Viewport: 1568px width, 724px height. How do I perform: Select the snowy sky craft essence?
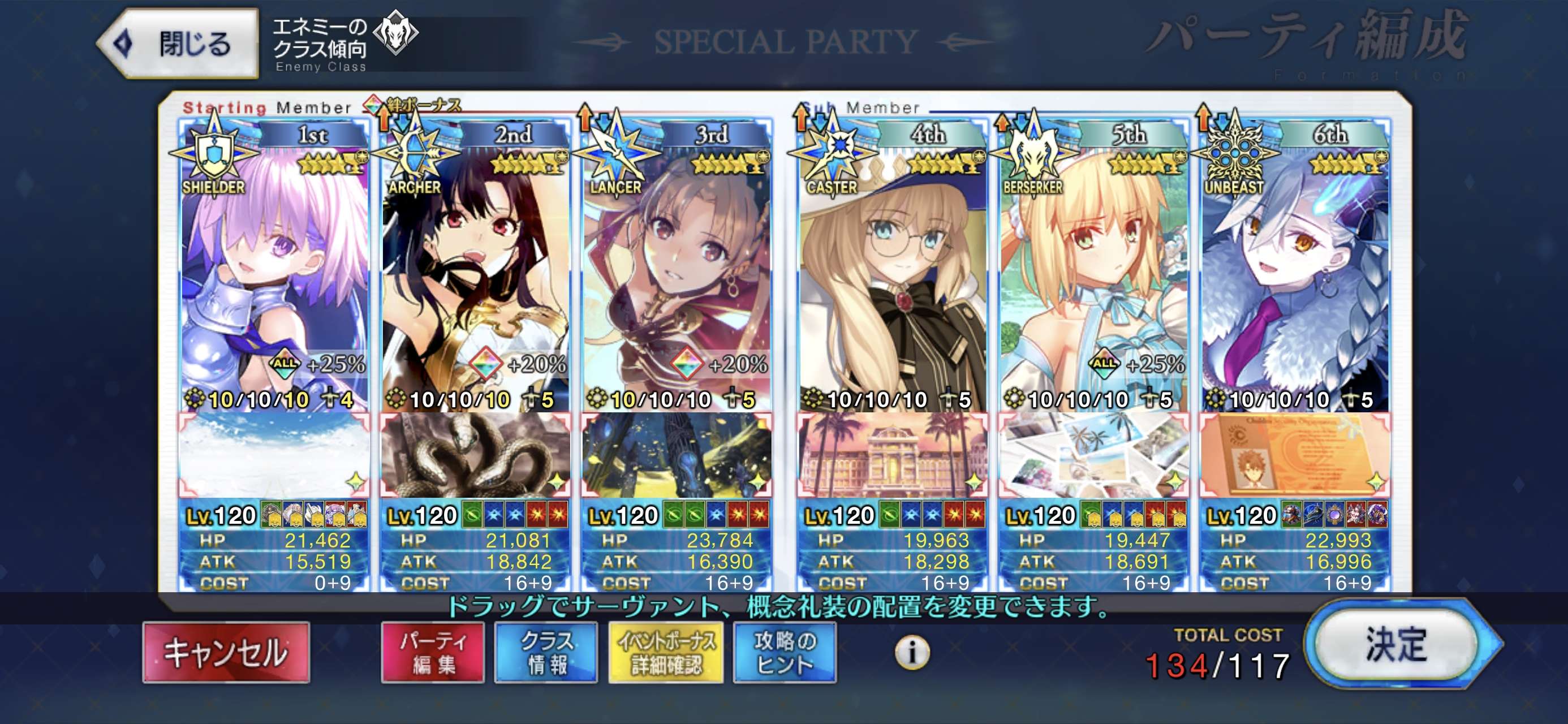[274, 454]
